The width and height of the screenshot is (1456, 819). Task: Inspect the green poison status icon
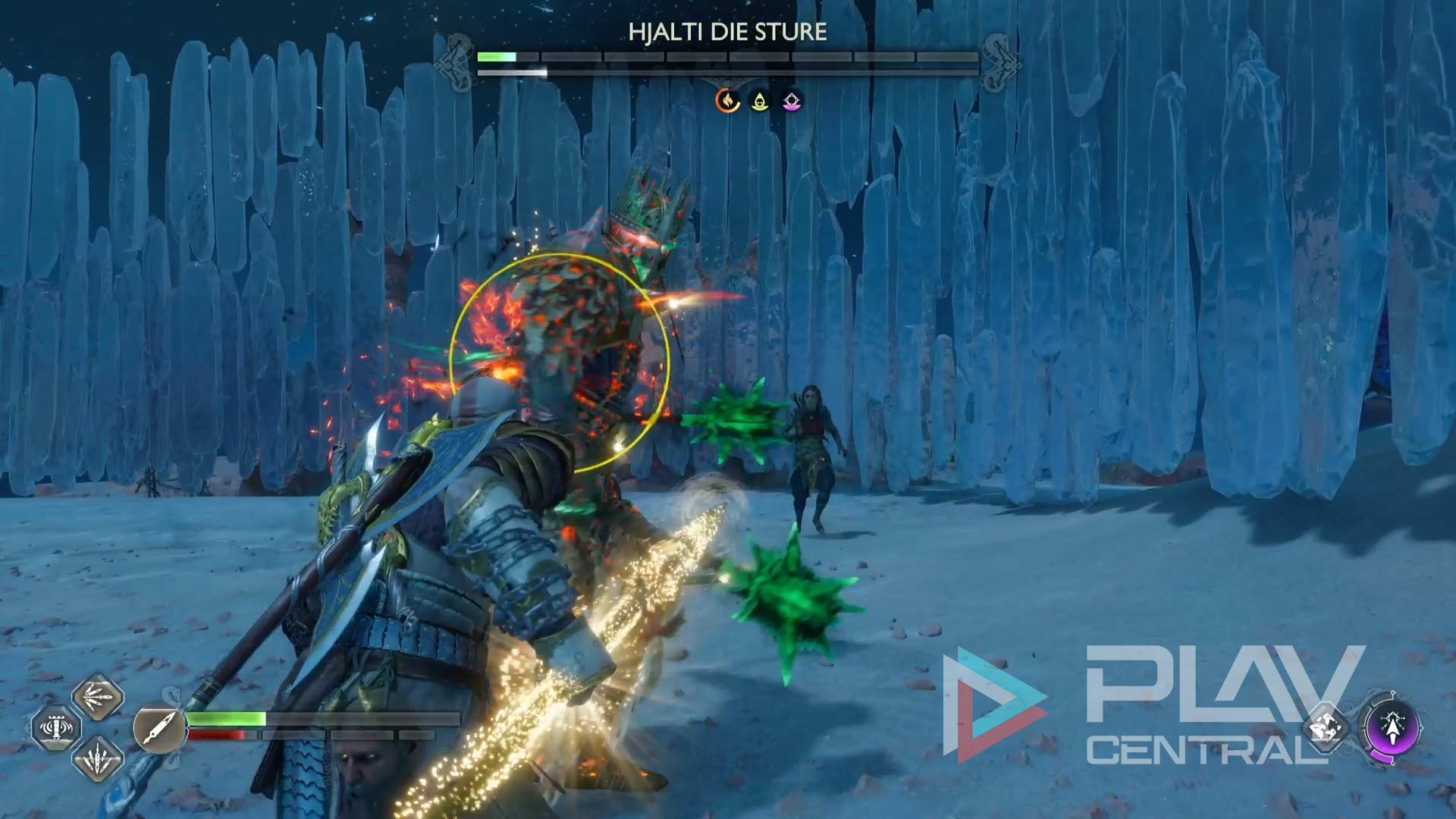[759, 100]
